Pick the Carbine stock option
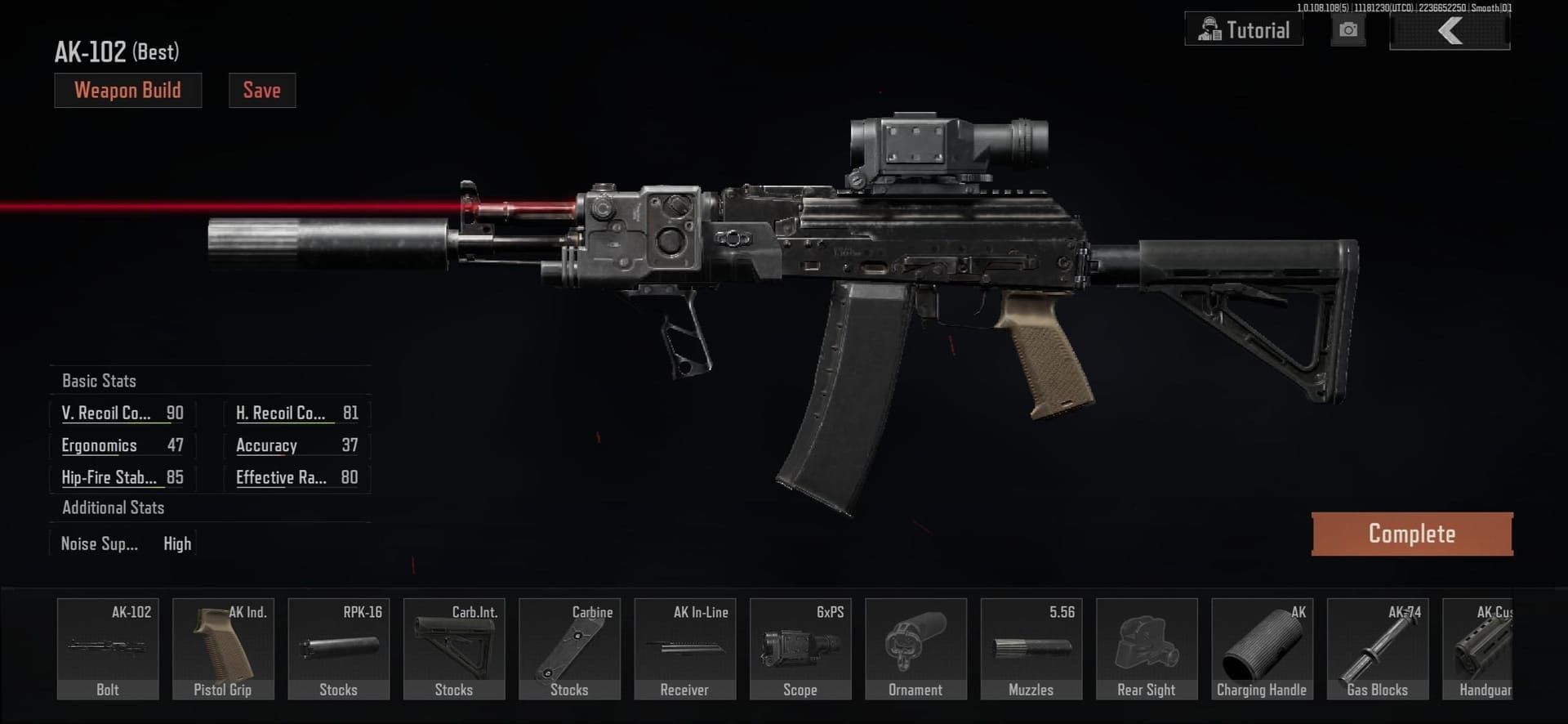This screenshot has width=1568, height=724. pyautogui.click(x=569, y=648)
